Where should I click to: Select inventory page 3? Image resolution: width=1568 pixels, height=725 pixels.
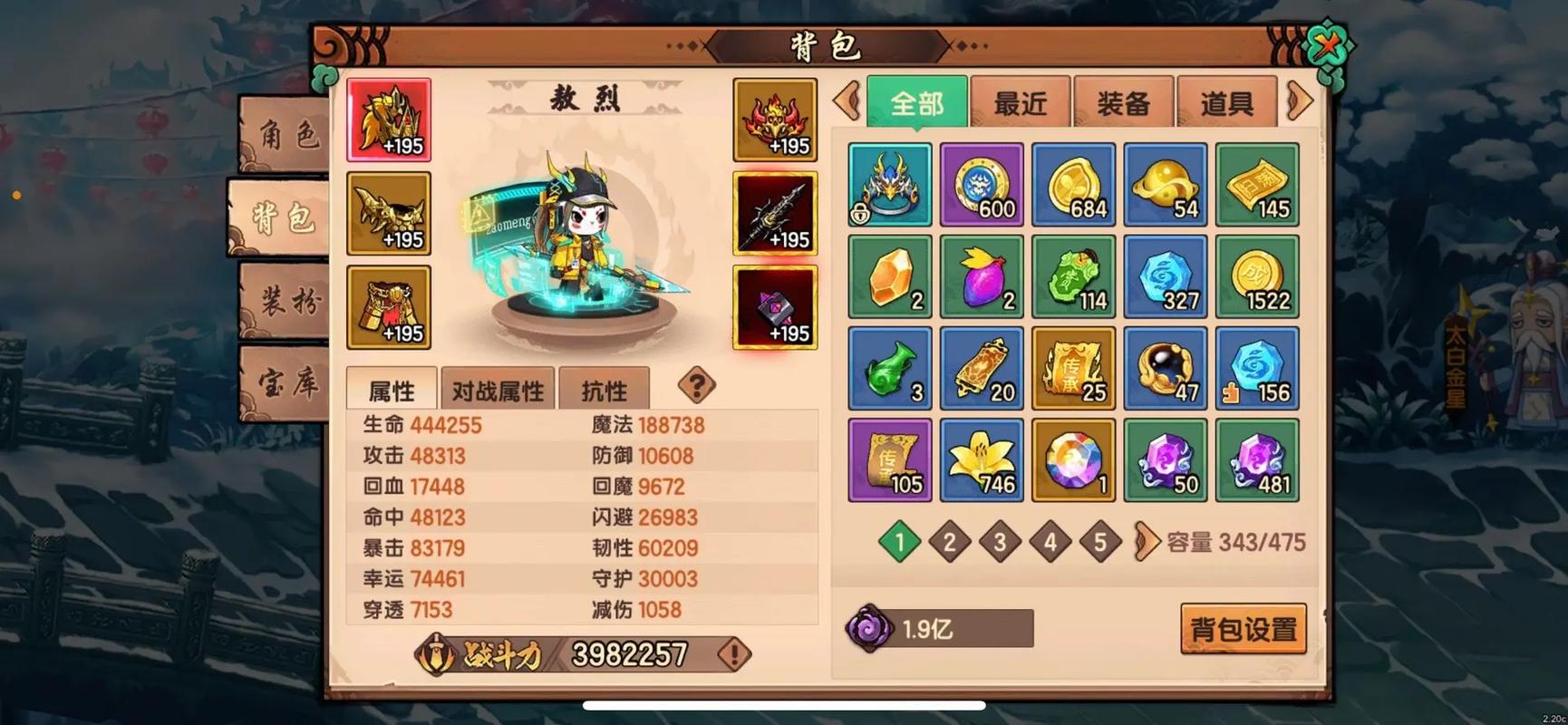point(1000,542)
